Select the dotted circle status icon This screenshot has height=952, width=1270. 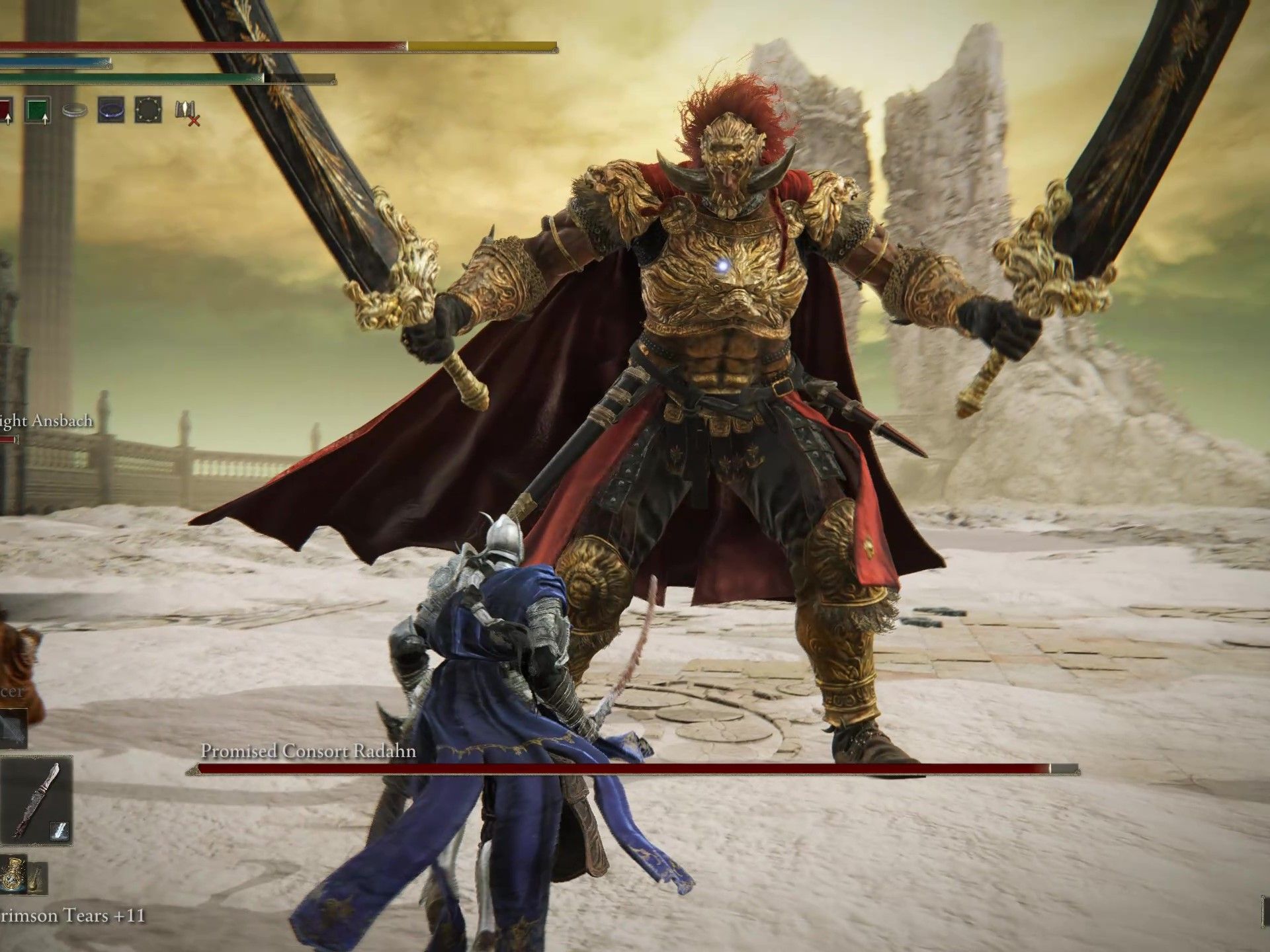coord(148,110)
